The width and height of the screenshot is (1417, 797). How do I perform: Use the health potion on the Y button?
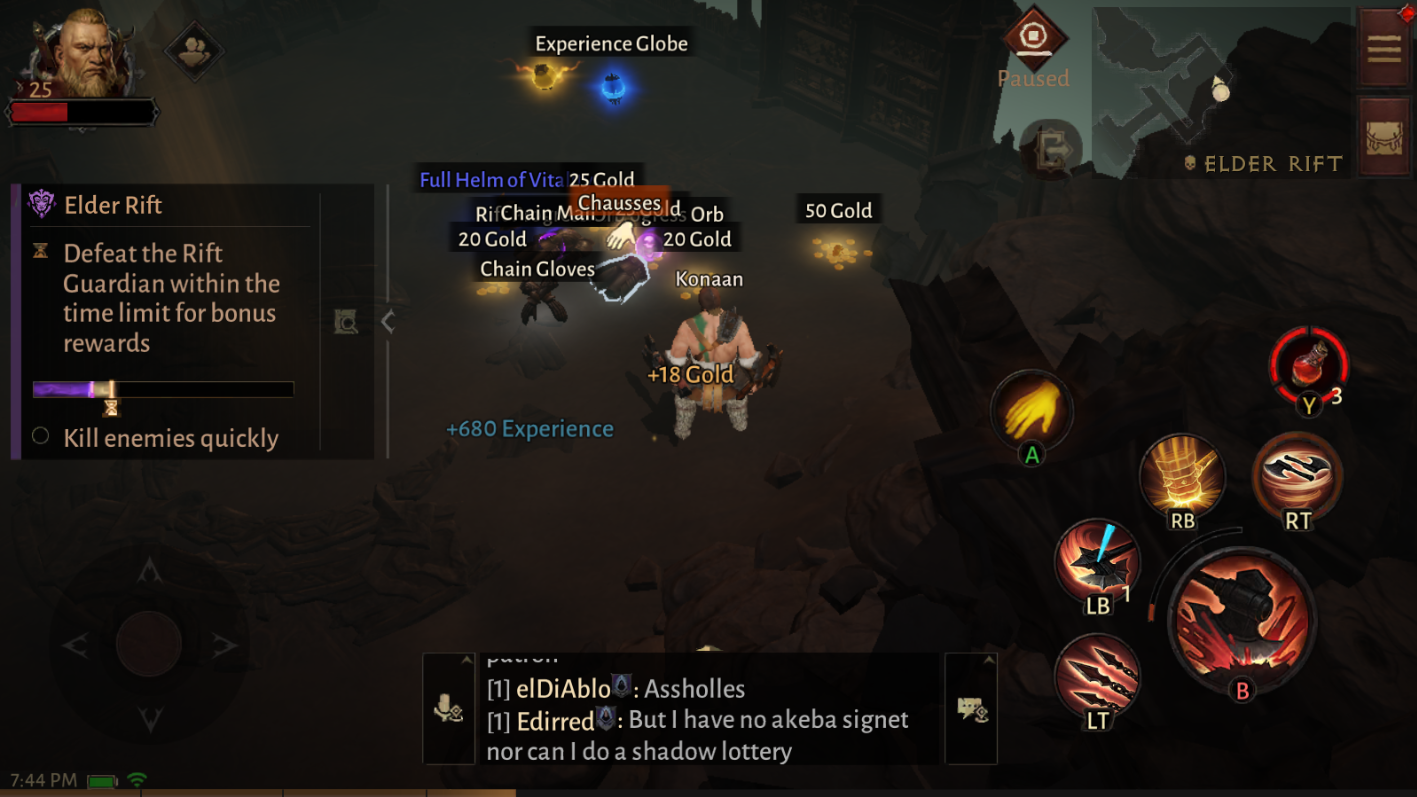pyautogui.click(x=1308, y=370)
